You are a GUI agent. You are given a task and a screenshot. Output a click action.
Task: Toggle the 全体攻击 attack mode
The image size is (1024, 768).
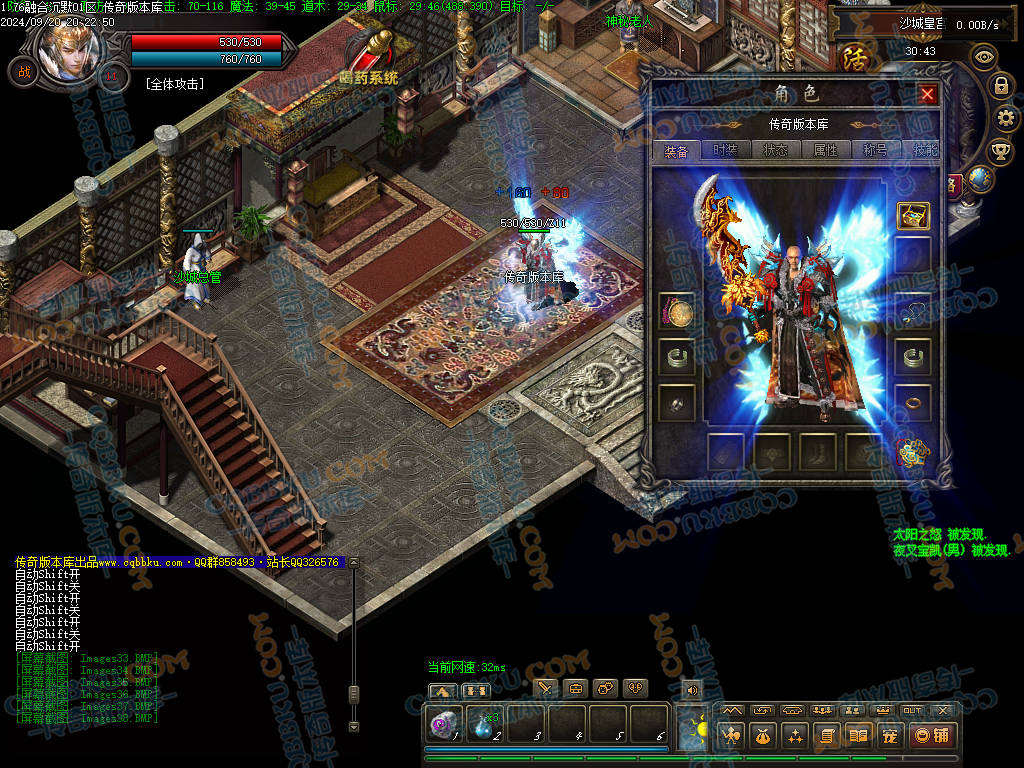coord(174,84)
